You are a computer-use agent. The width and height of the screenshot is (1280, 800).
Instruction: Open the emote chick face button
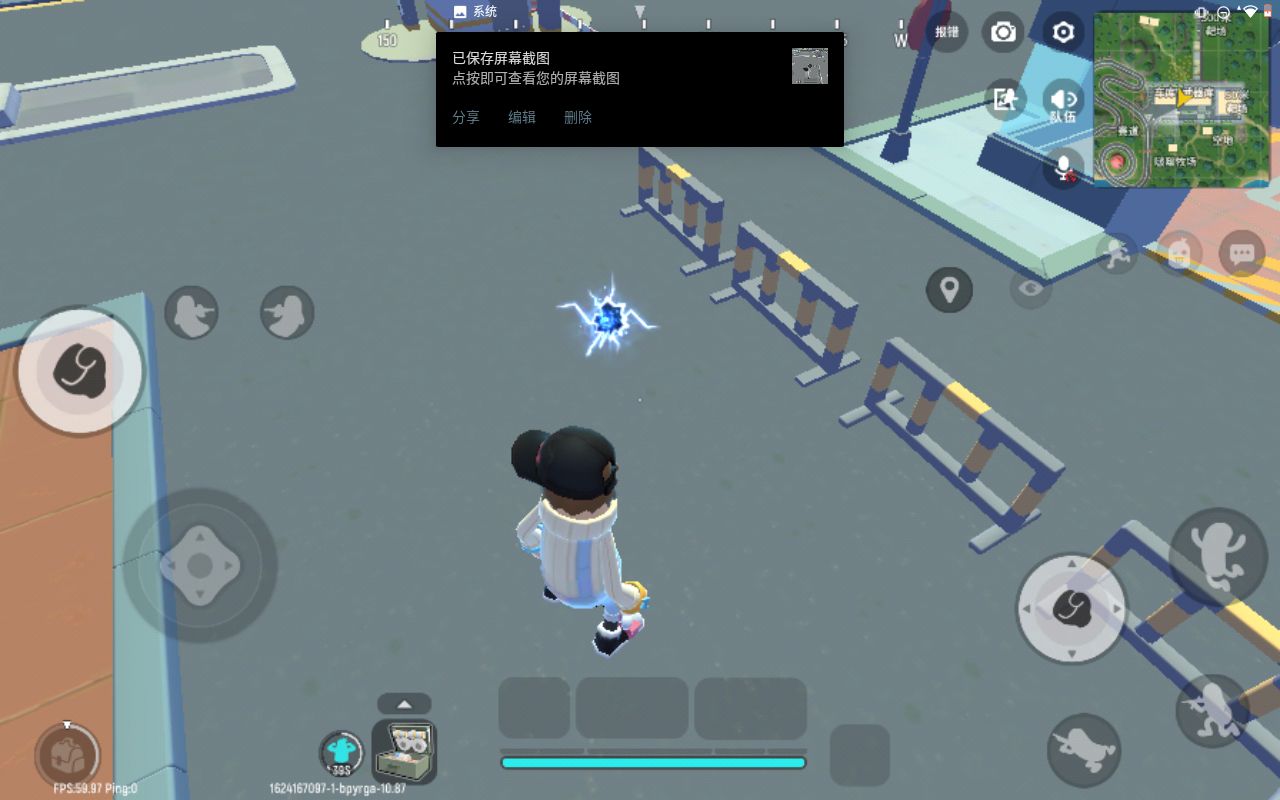[x=1180, y=254]
